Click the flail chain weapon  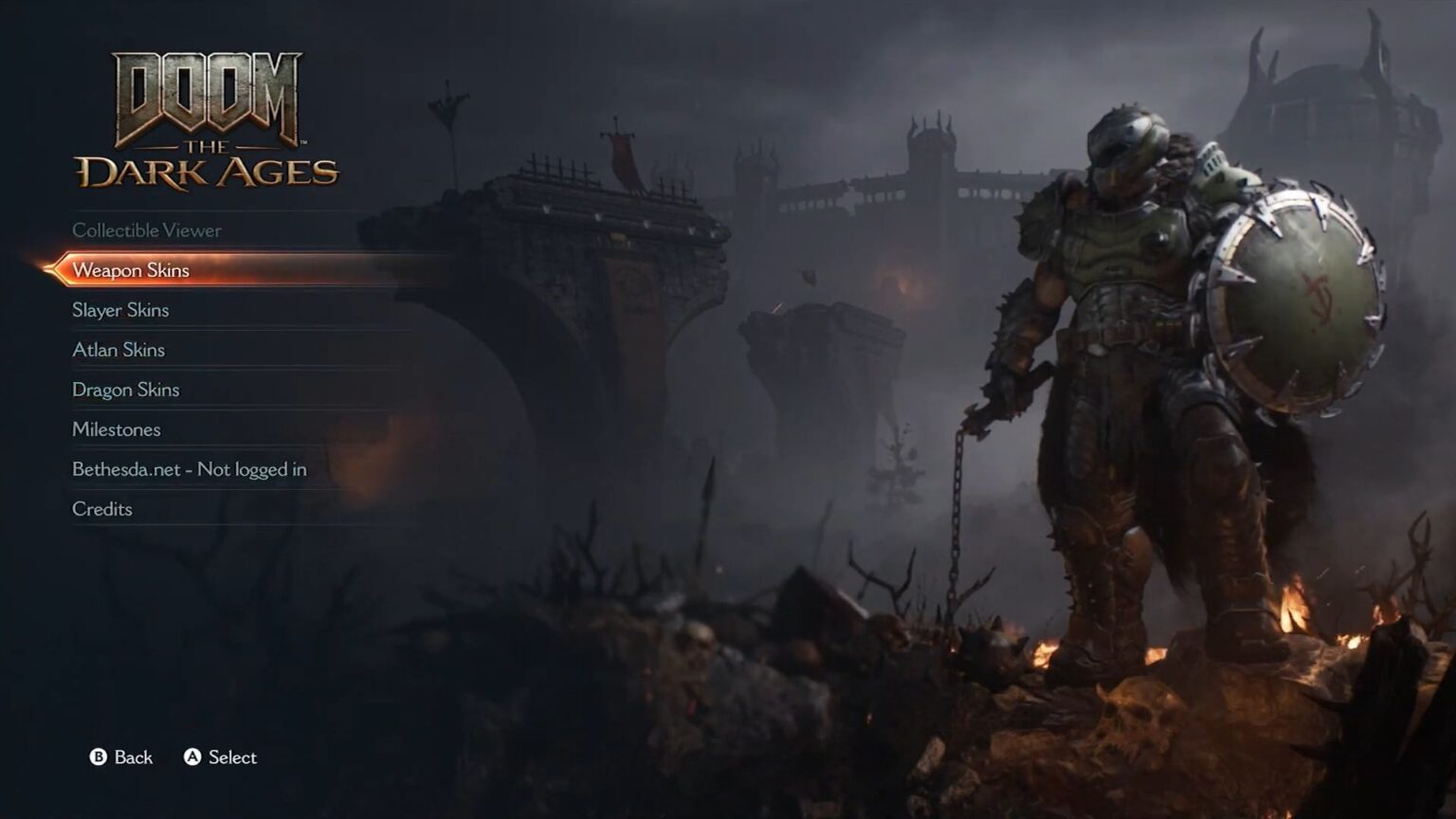[x=957, y=521]
